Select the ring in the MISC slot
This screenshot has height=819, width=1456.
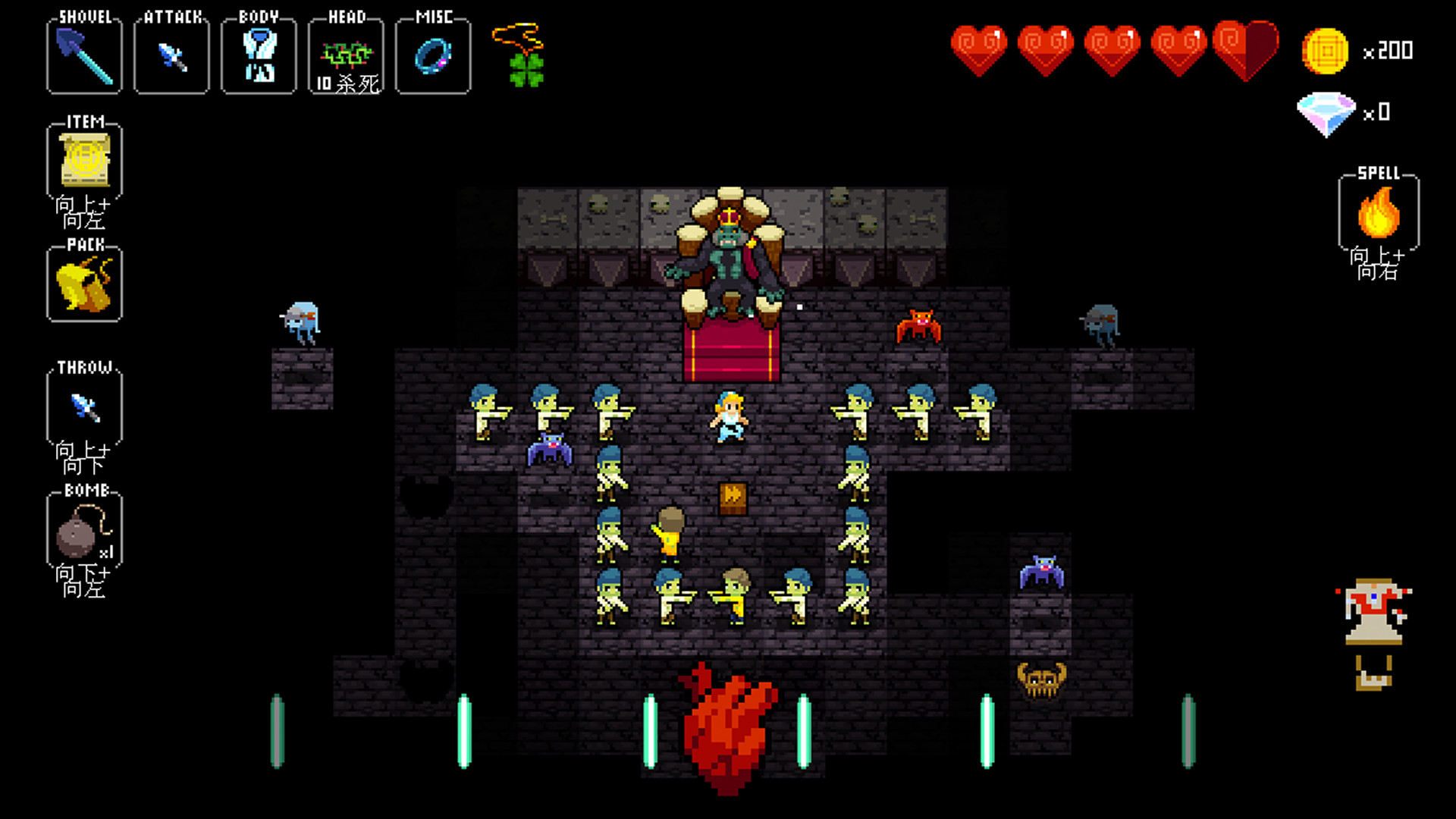tap(433, 55)
